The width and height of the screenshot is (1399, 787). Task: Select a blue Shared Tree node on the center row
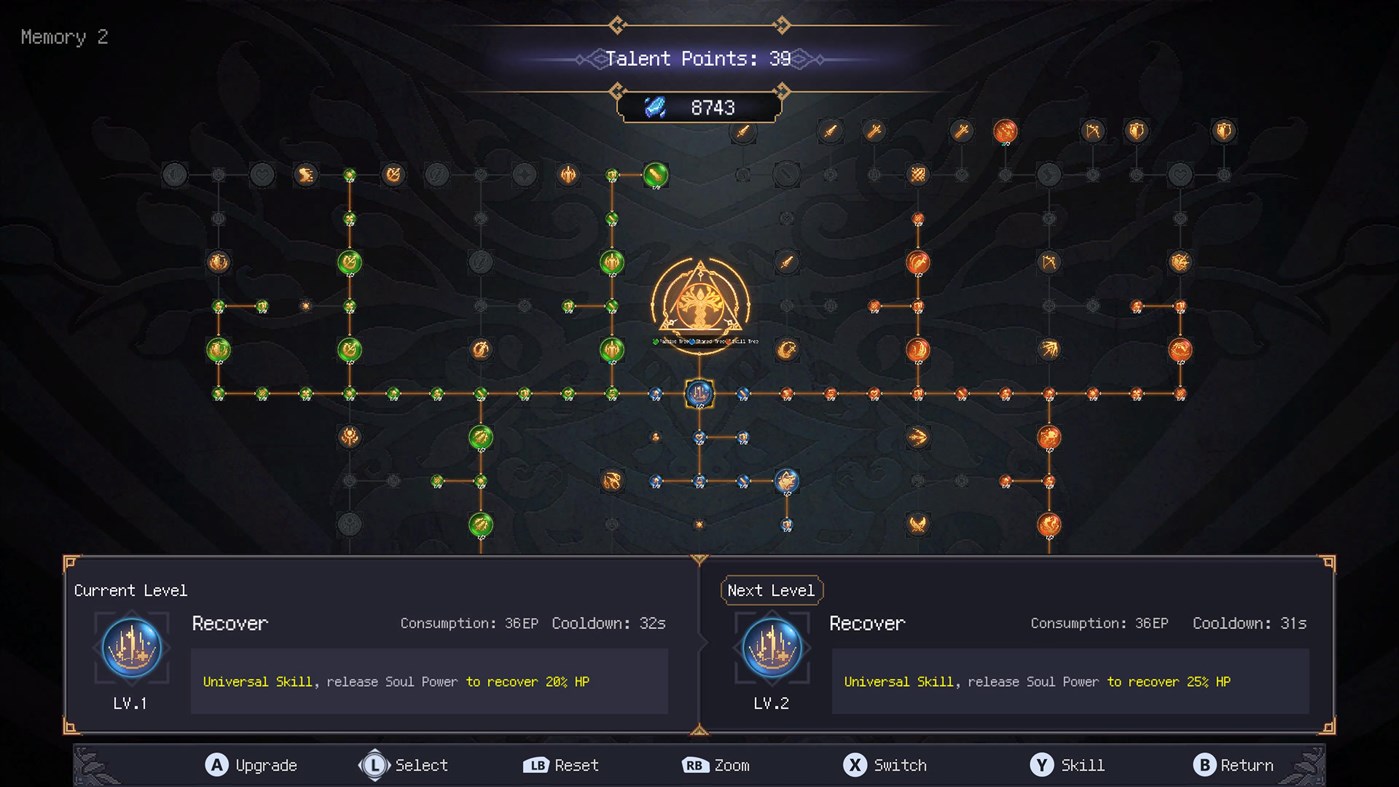coord(743,393)
